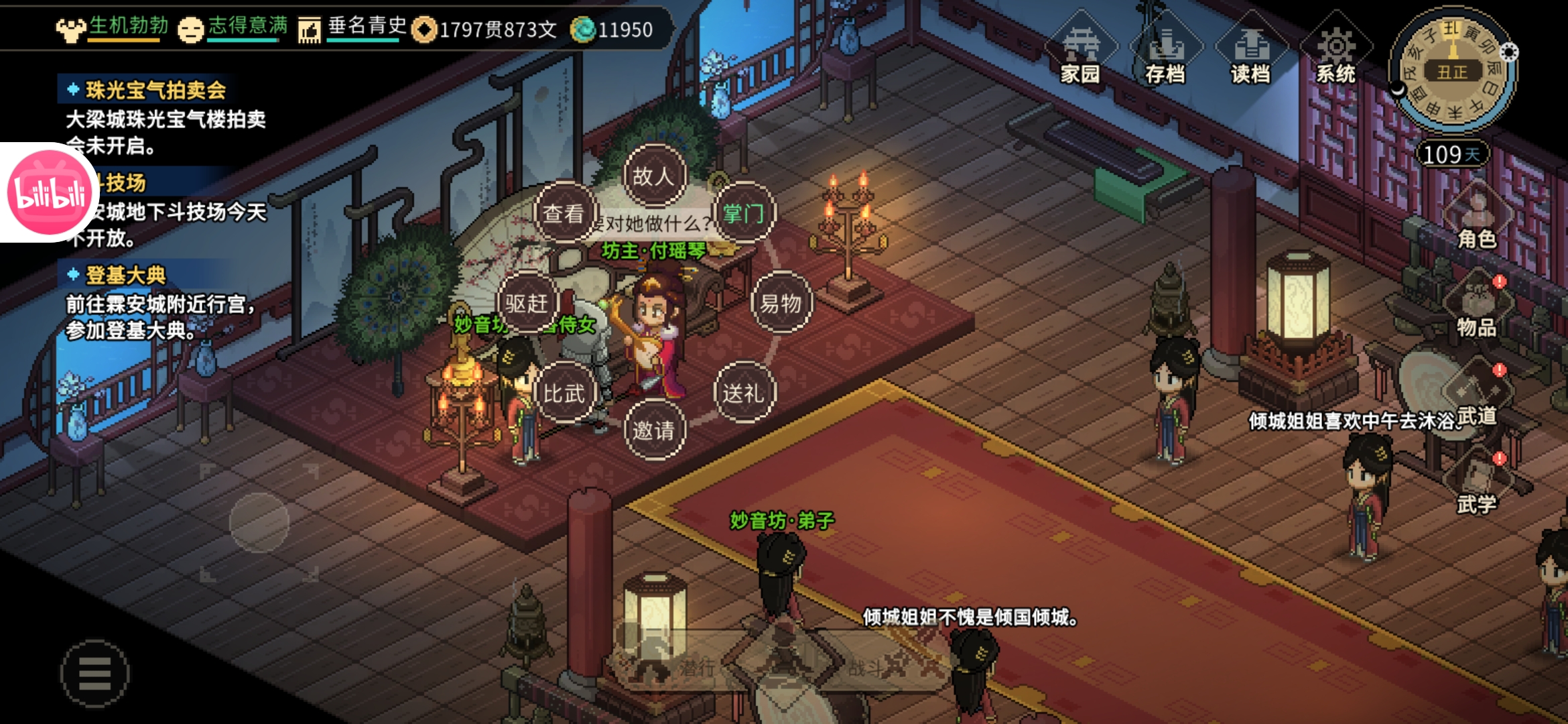
Task: Select the 易物 trade option
Action: click(x=781, y=303)
